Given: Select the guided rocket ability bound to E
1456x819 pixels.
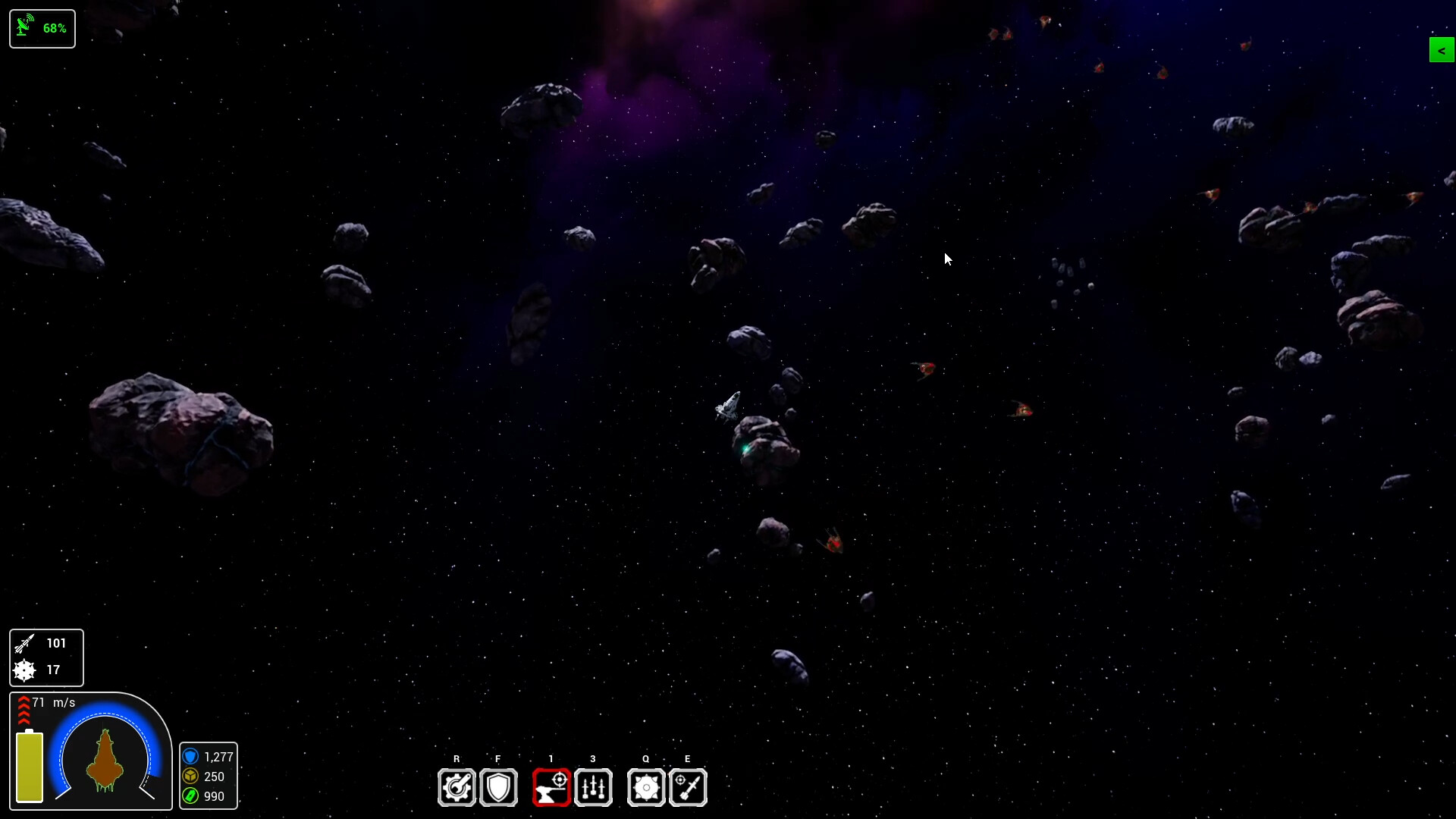Looking at the screenshot, I should coord(688,788).
